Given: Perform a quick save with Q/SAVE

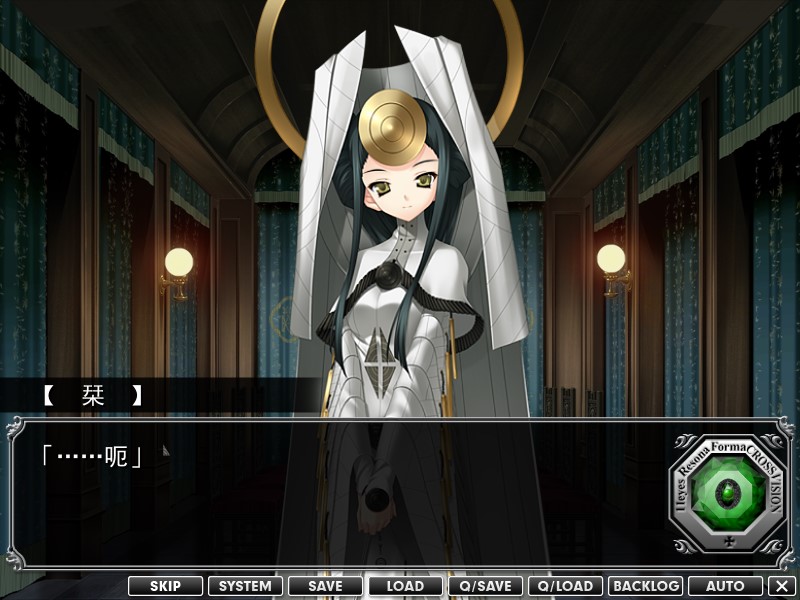Looking at the screenshot, I should coord(485,586).
